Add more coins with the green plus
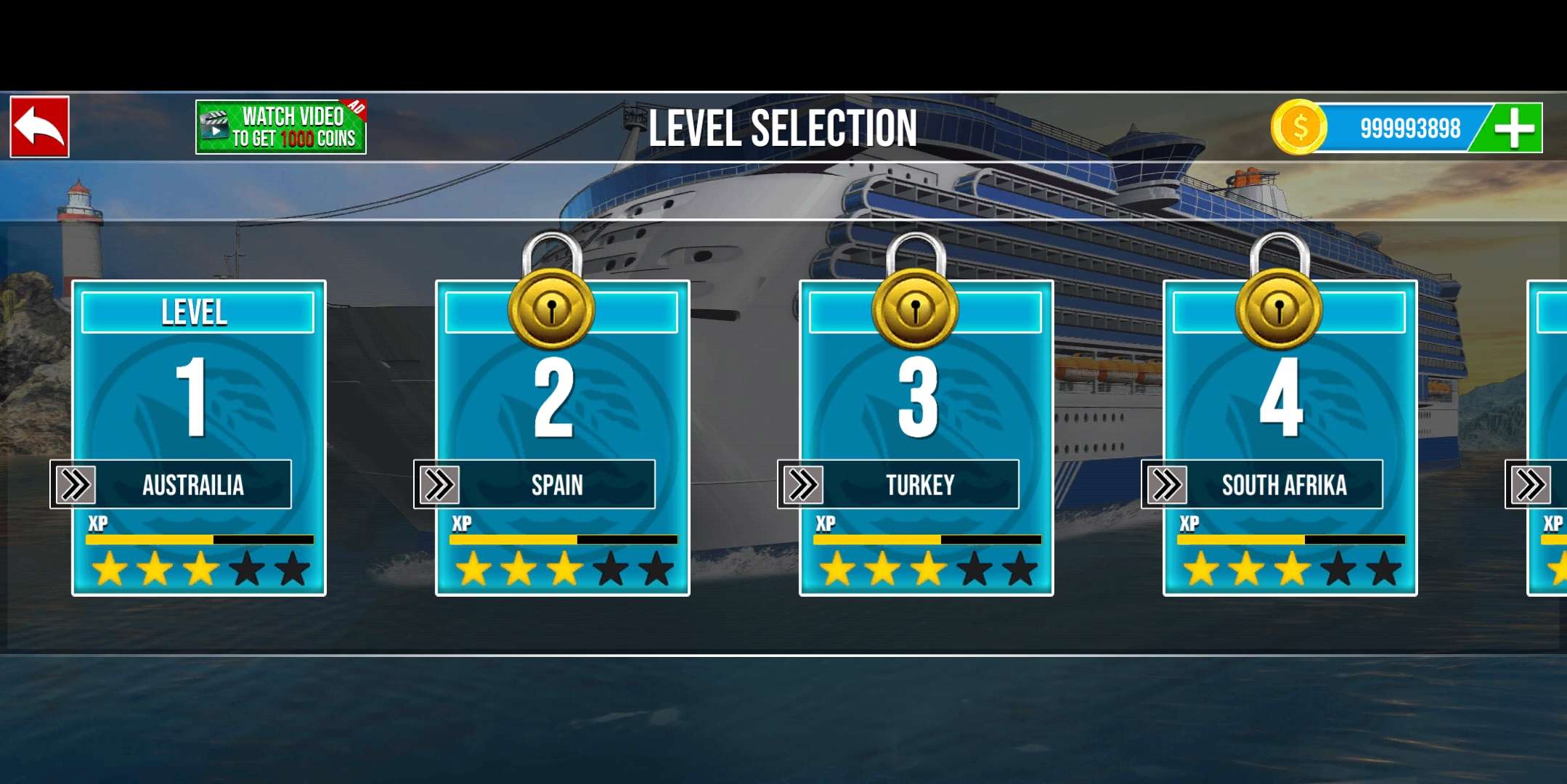This screenshot has height=784, width=1567. point(1513,128)
